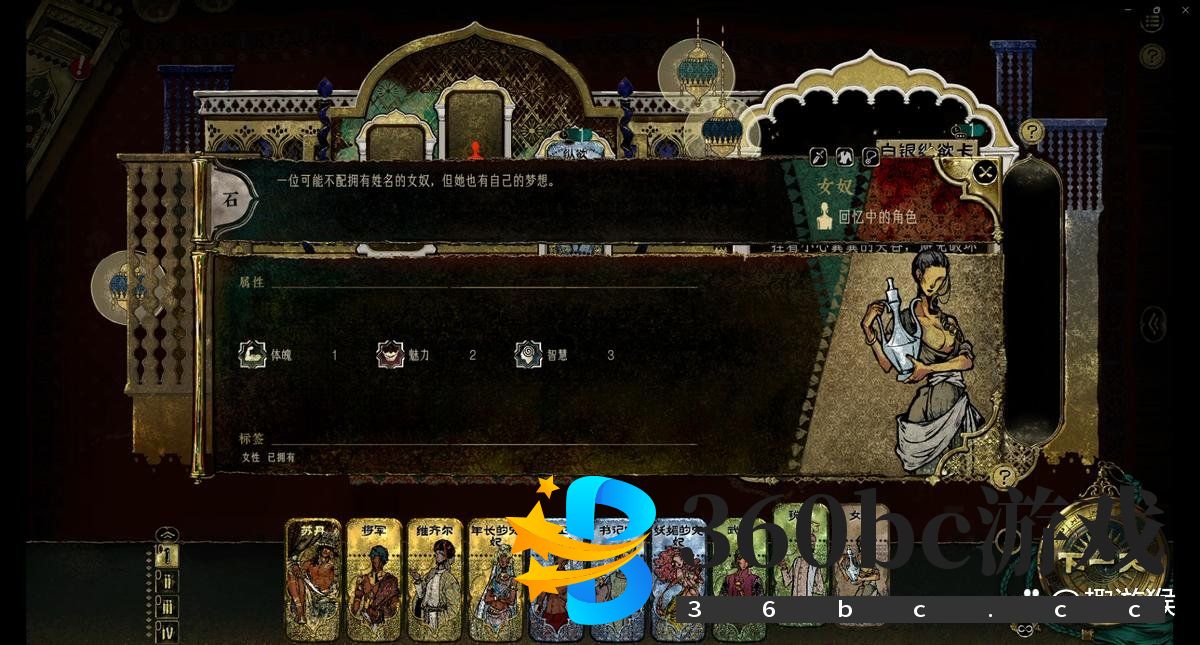Click the necklace filter icon
Image resolution: width=1200 pixels, height=645 pixels.
point(870,156)
